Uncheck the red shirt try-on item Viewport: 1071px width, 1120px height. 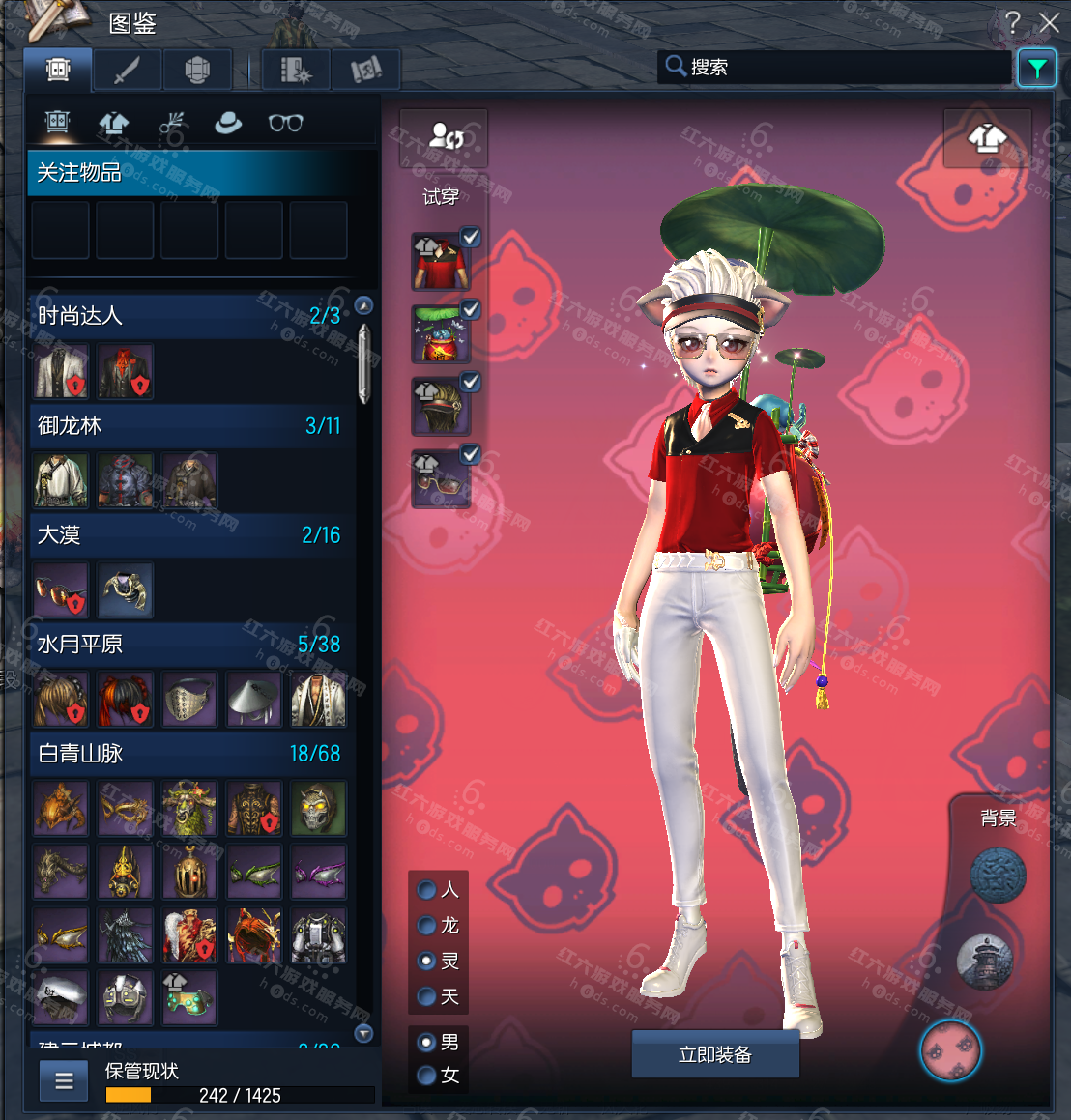[x=471, y=236]
